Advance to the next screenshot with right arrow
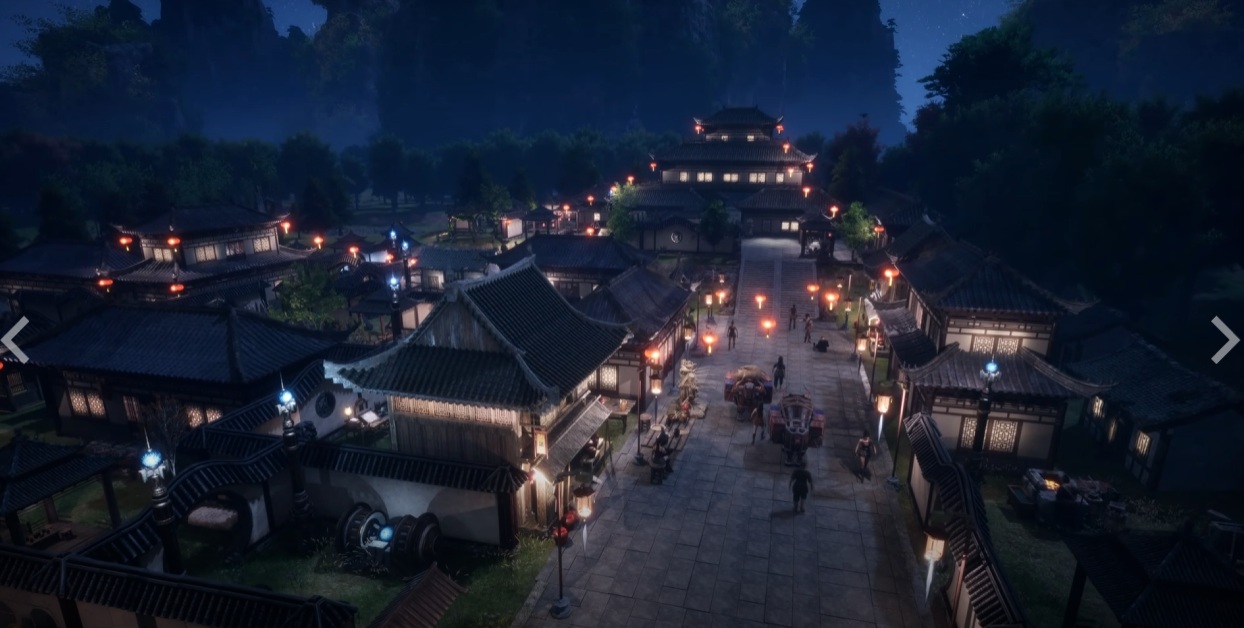This screenshot has height=628, width=1244. pos(1225,339)
